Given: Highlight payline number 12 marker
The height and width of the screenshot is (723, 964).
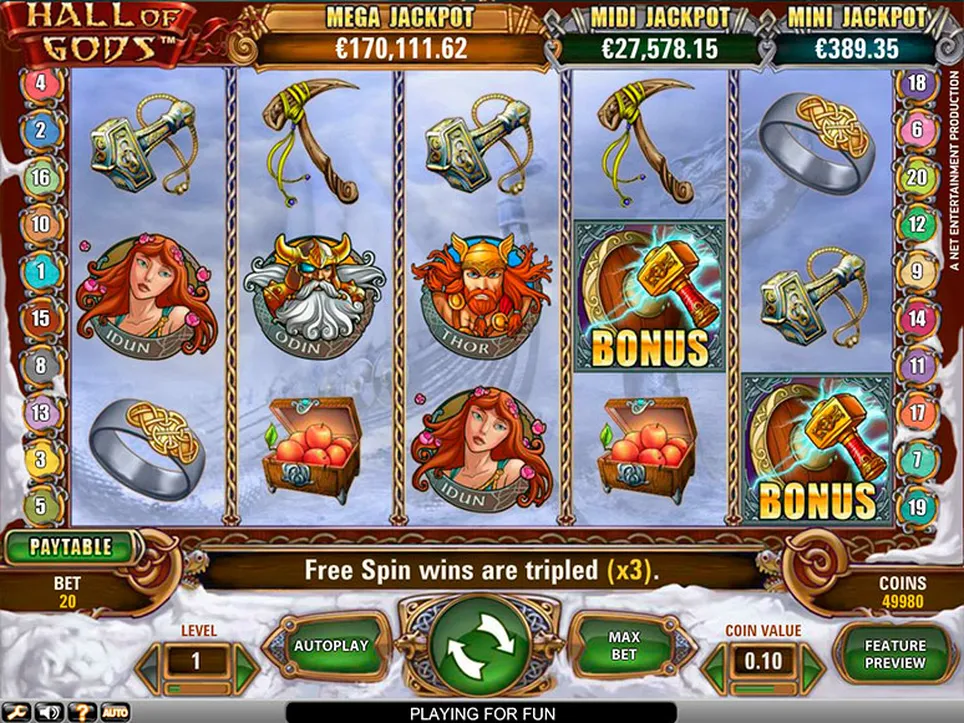Looking at the screenshot, I should [916, 224].
